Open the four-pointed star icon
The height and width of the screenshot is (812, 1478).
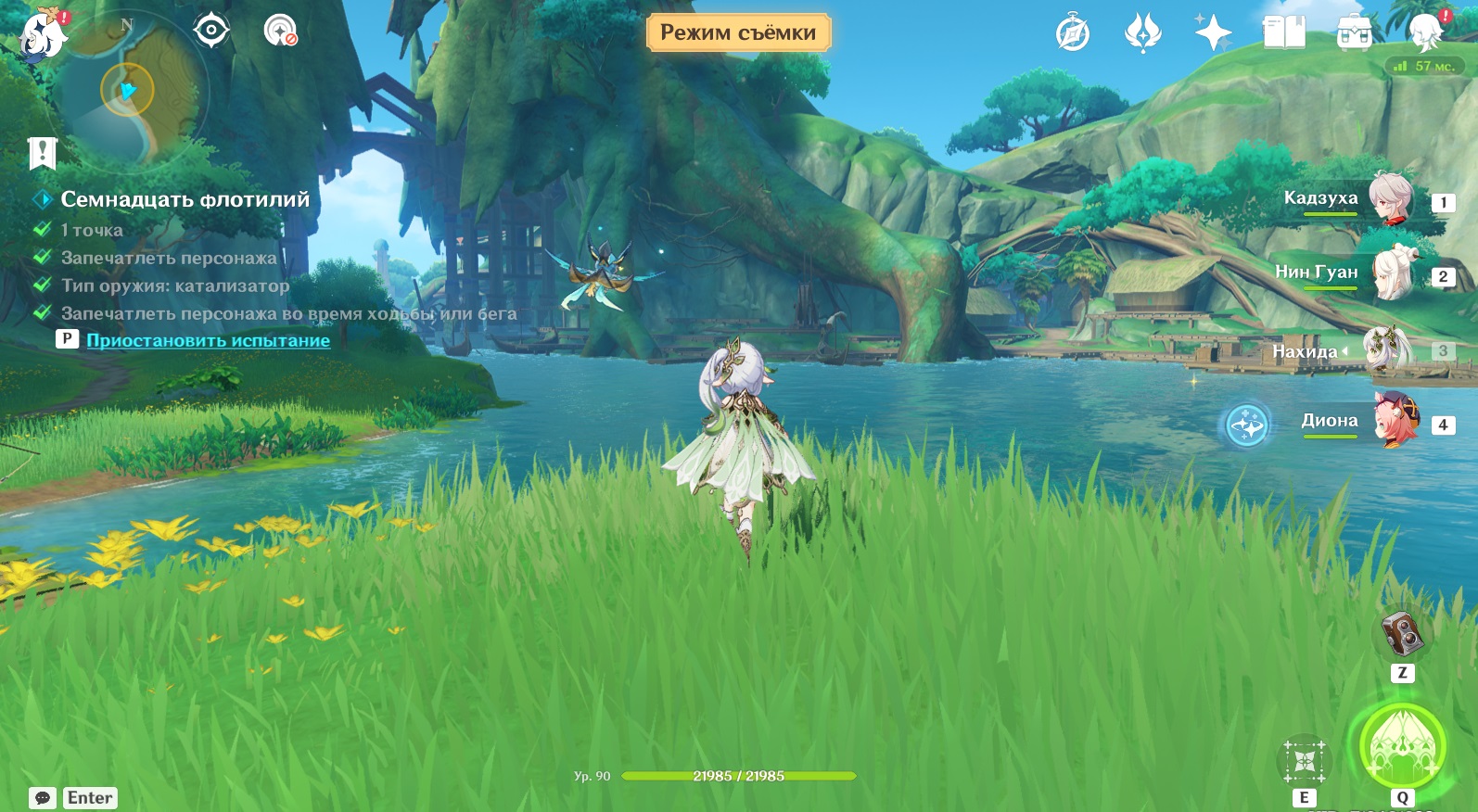1213,33
